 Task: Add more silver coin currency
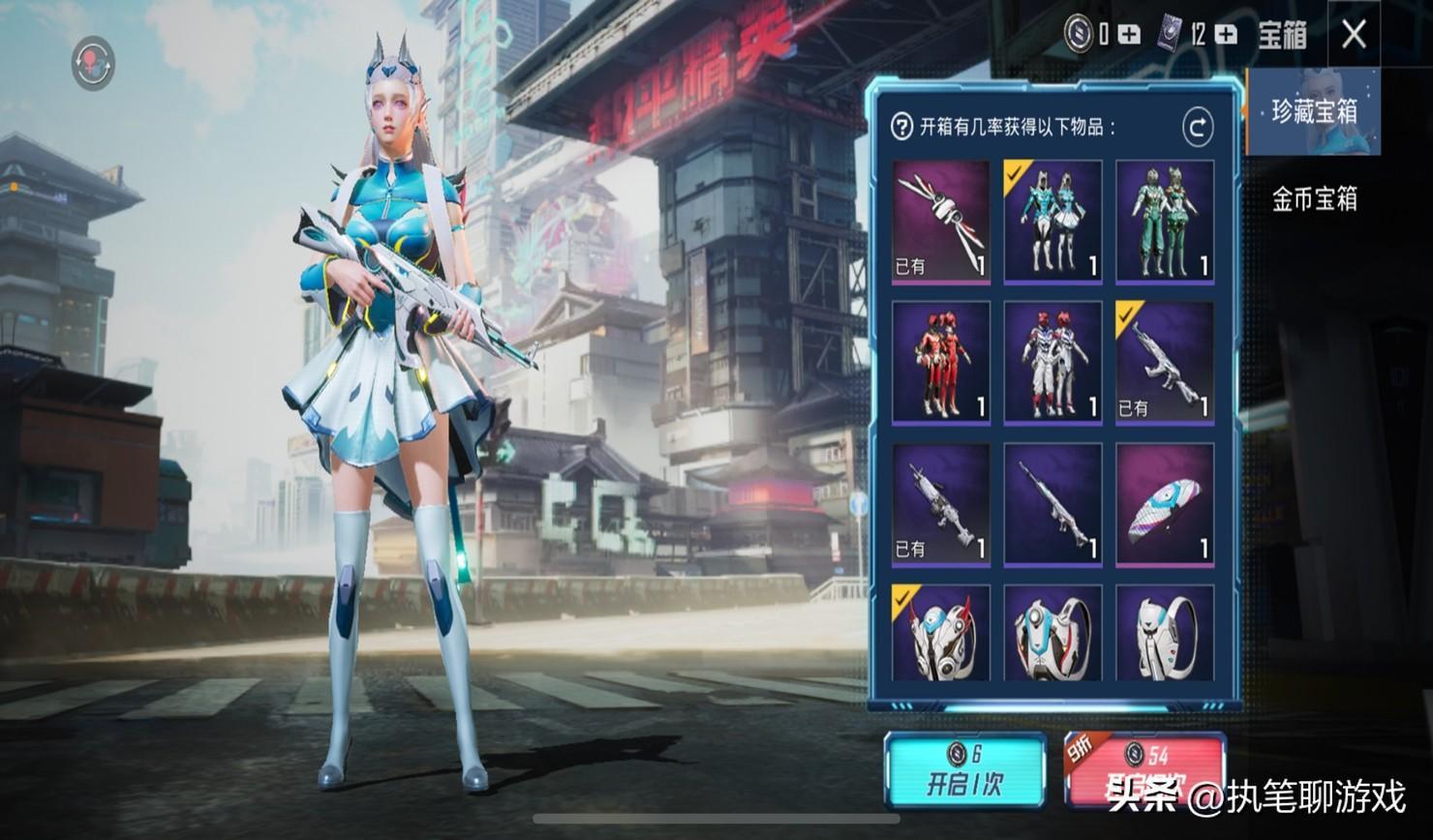tap(1129, 35)
